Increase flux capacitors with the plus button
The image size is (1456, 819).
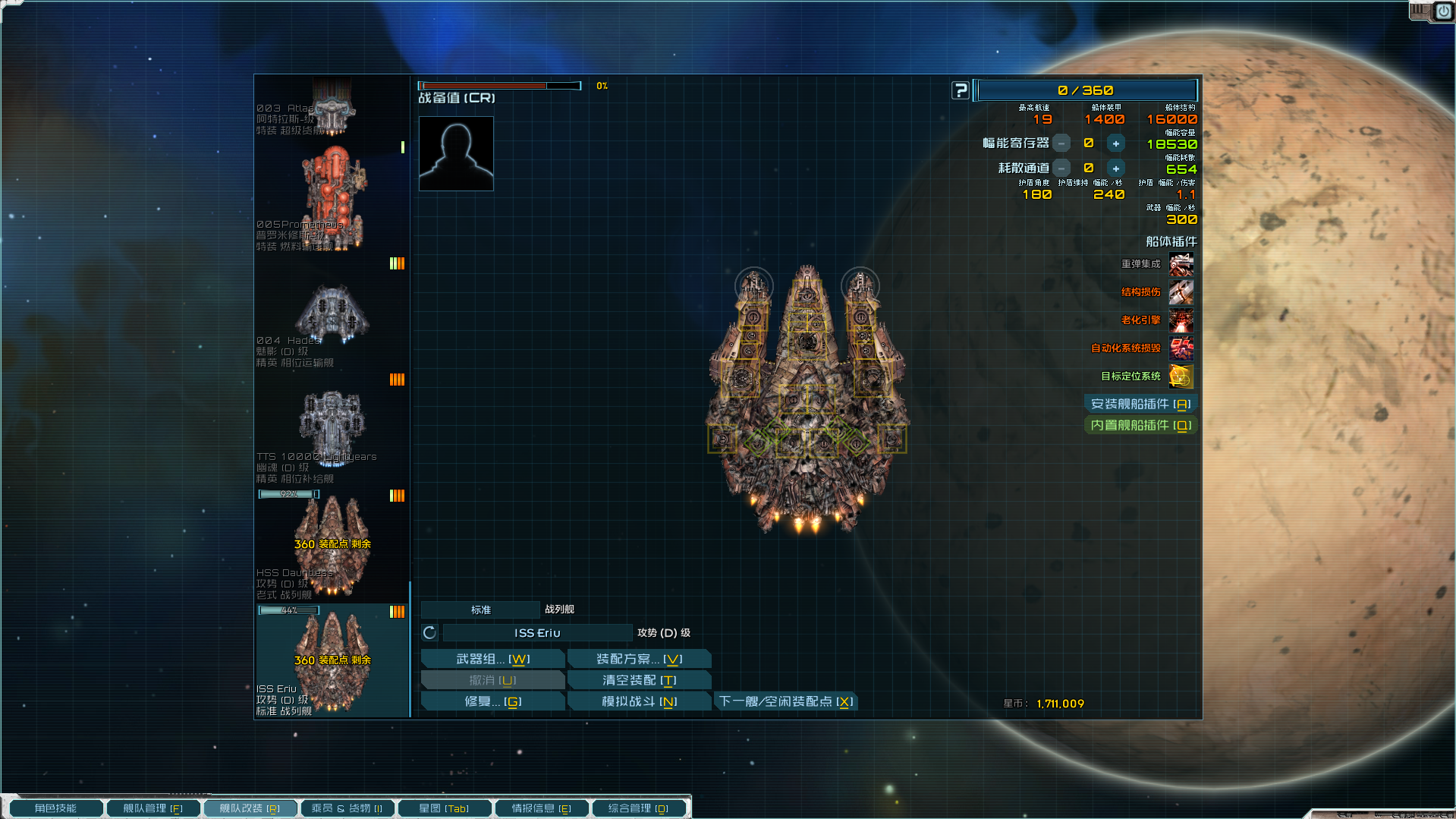[x=1115, y=143]
